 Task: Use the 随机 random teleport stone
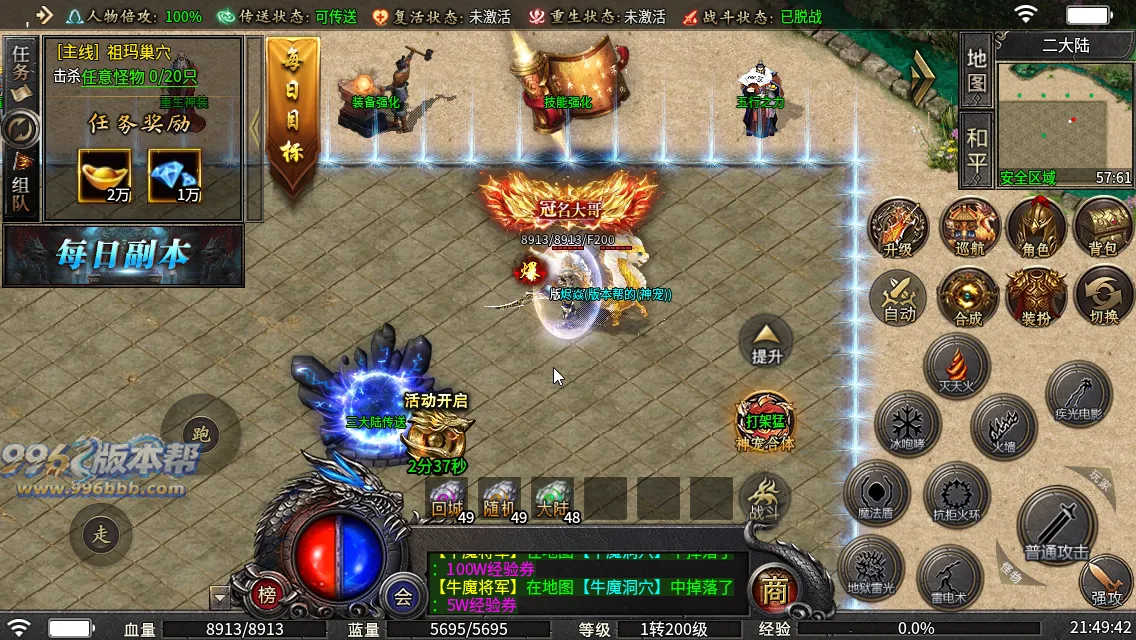499,499
